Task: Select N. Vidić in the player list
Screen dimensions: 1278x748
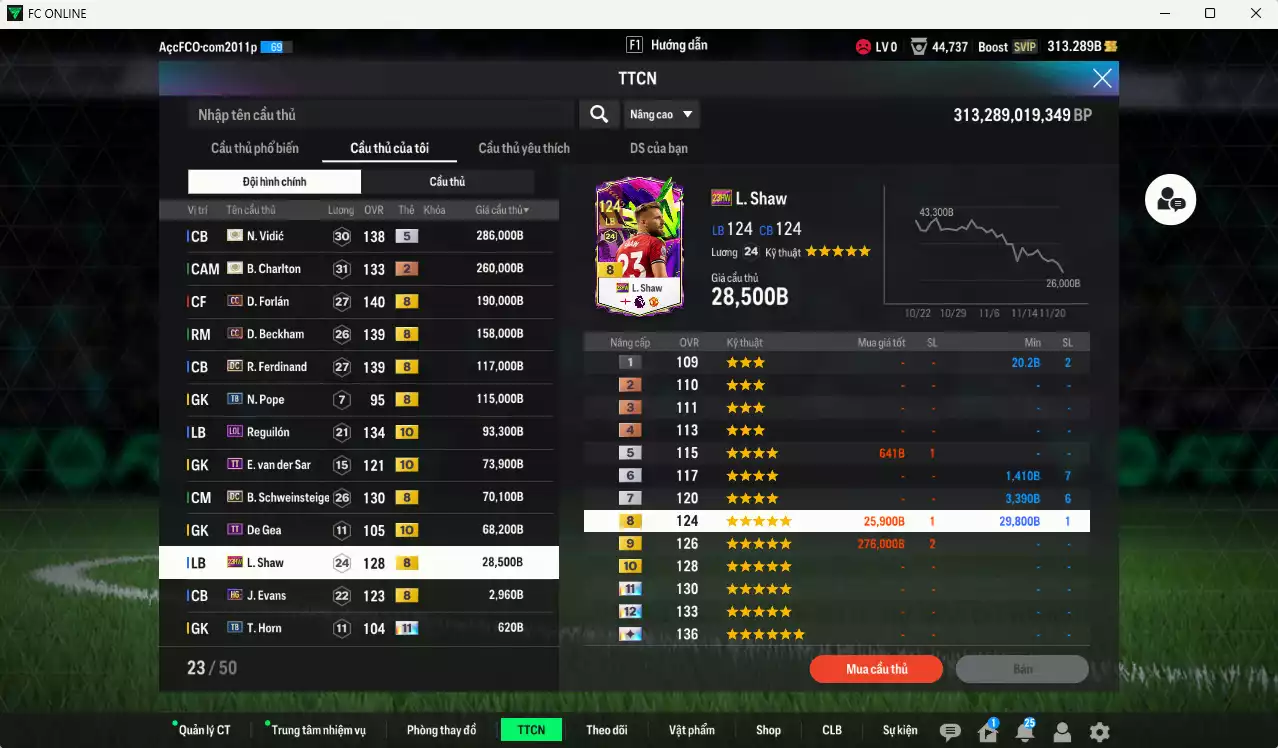Action: click(x=358, y=236)
